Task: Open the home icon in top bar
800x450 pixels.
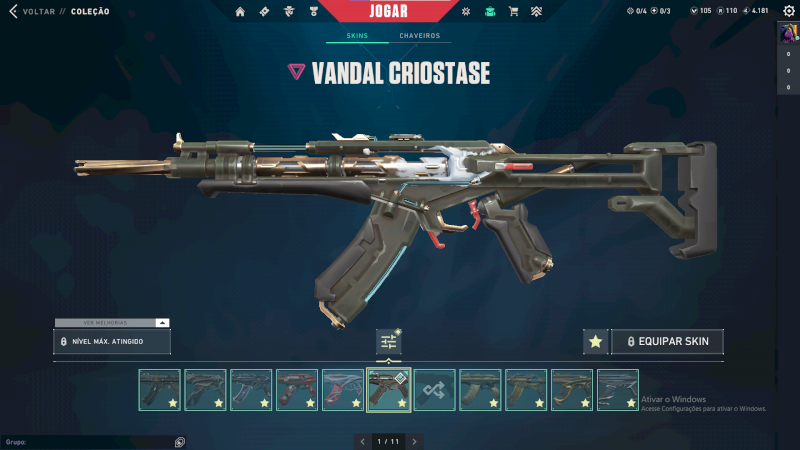Action: (x=240, y=12)
